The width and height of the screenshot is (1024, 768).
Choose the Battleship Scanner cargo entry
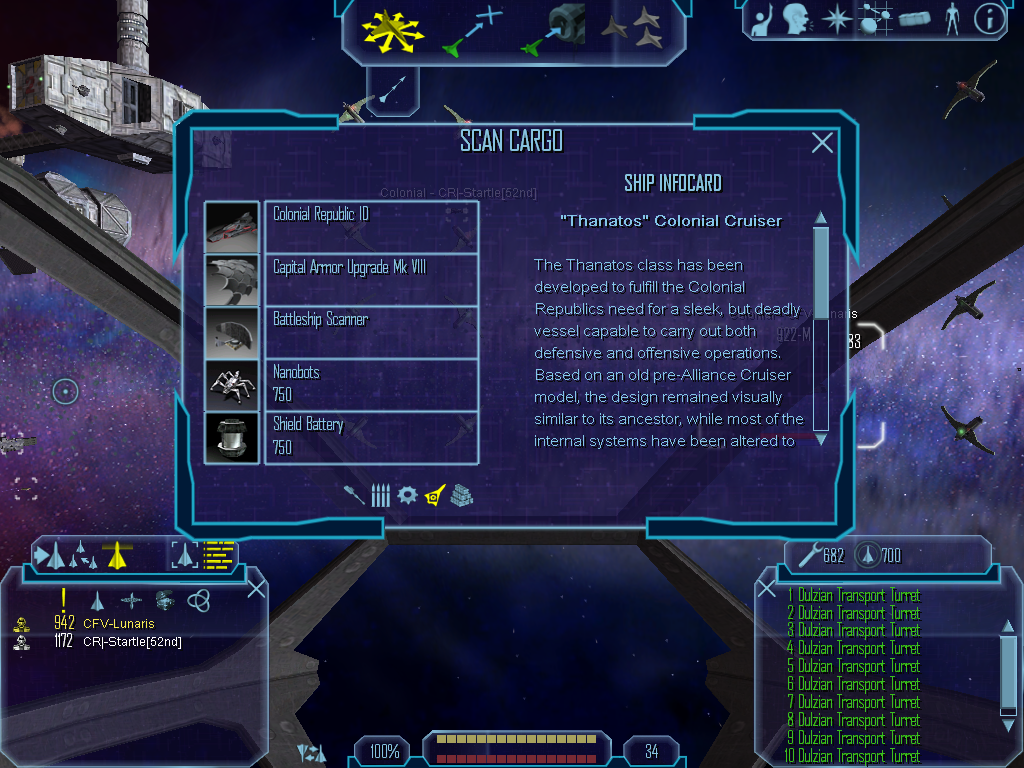click(x=370, y=331)
